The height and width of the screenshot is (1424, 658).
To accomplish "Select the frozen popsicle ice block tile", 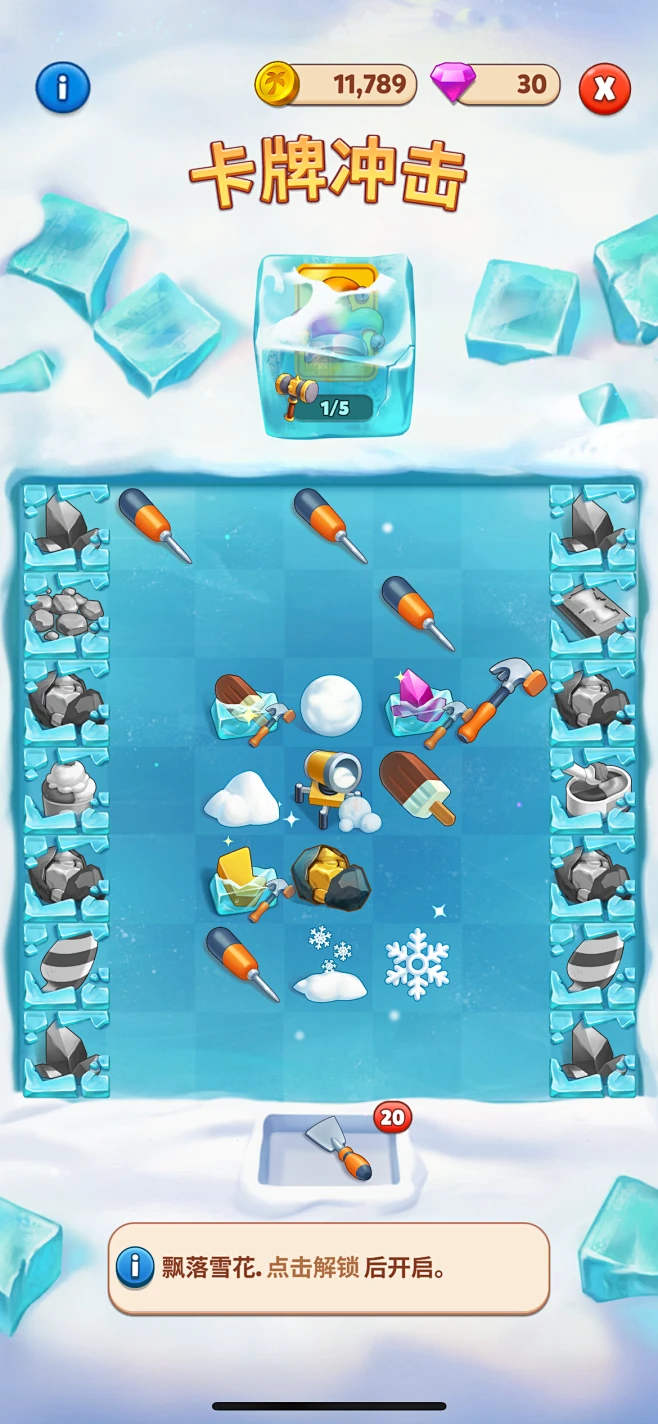I will click(243, 707).
